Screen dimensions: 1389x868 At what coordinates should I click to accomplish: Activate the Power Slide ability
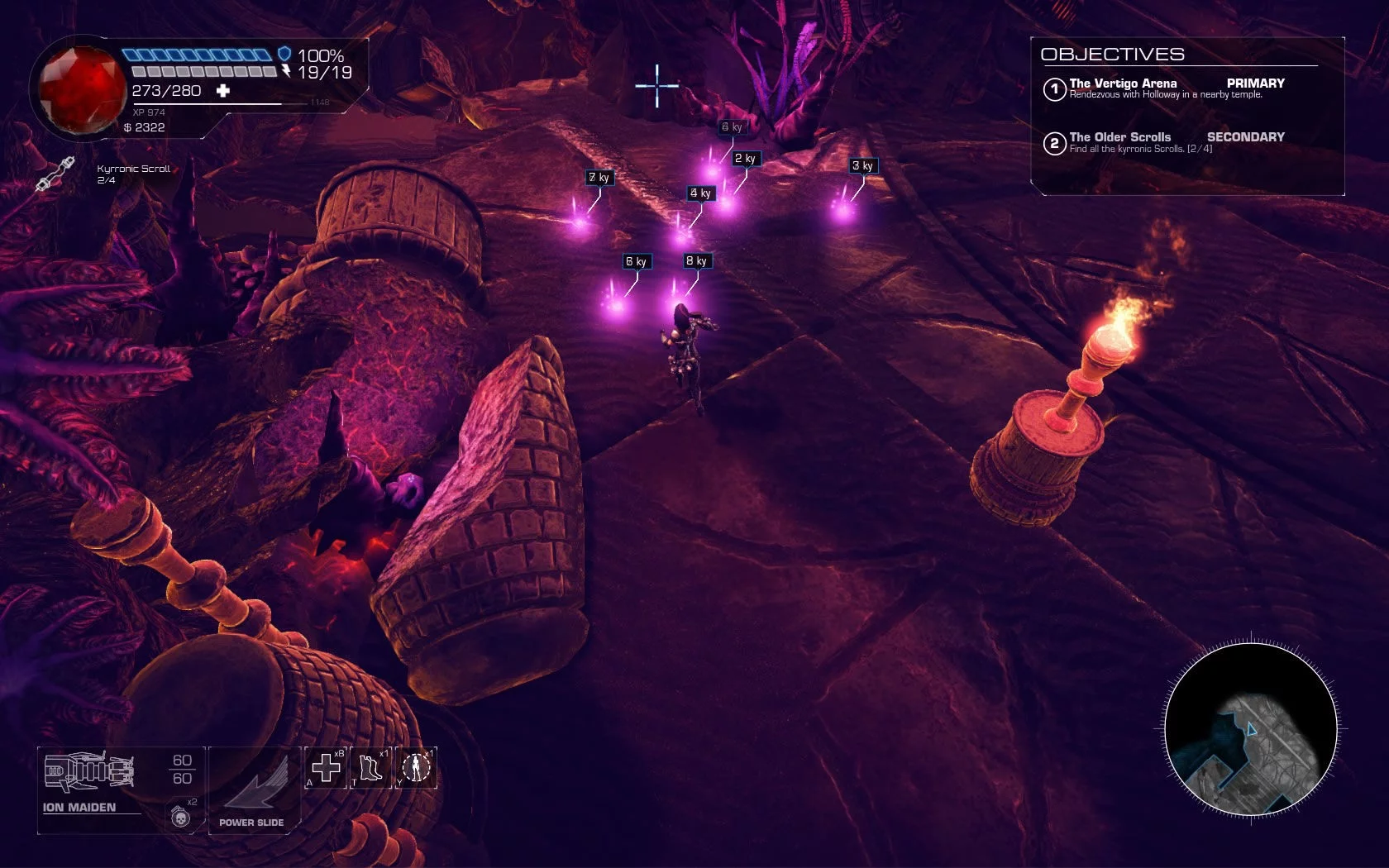click(x=252, y=788)
